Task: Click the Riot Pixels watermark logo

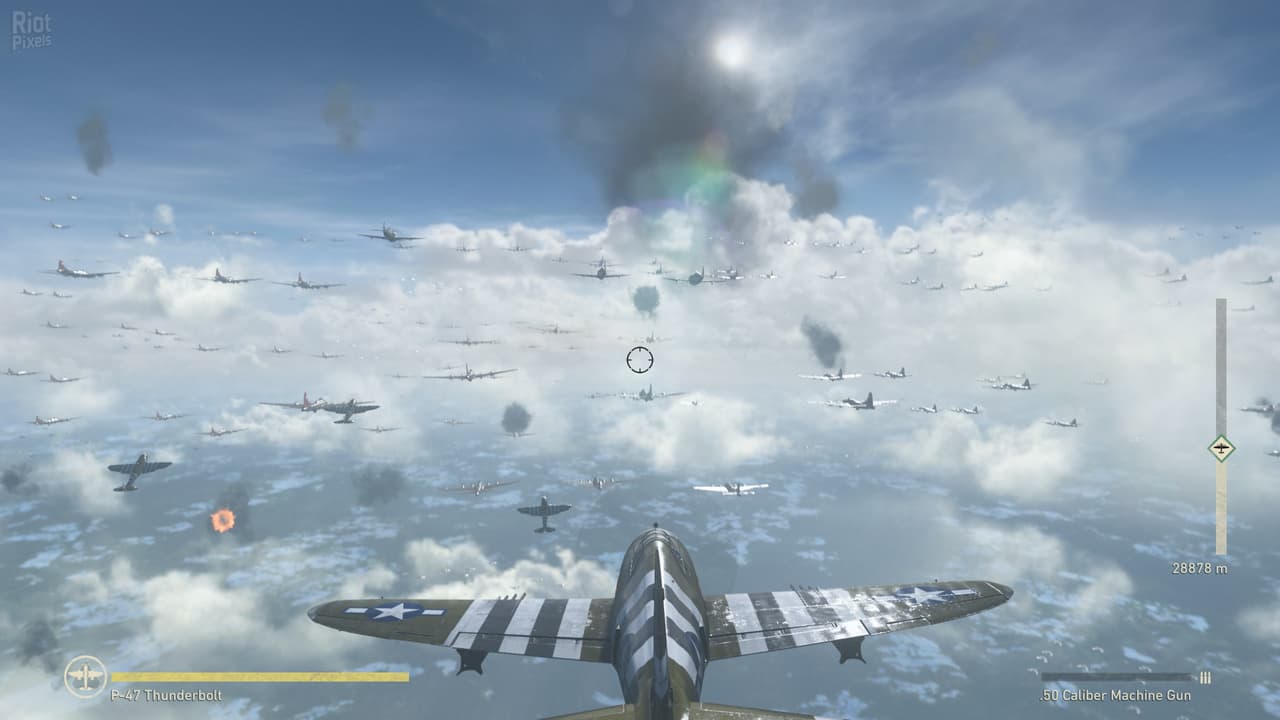Action: (31, 30)
